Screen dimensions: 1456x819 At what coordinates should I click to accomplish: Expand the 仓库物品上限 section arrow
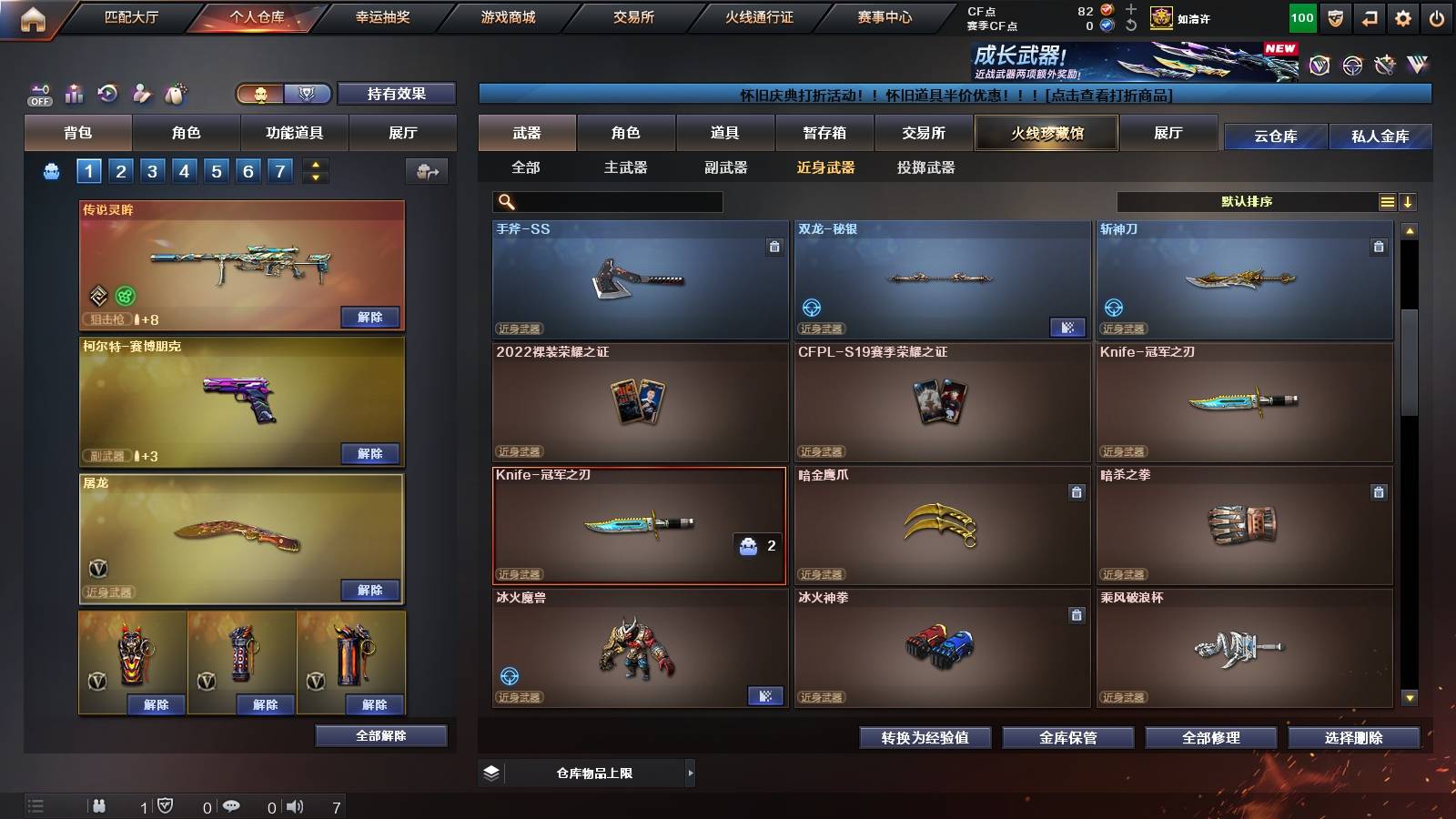tap(691, 772)
